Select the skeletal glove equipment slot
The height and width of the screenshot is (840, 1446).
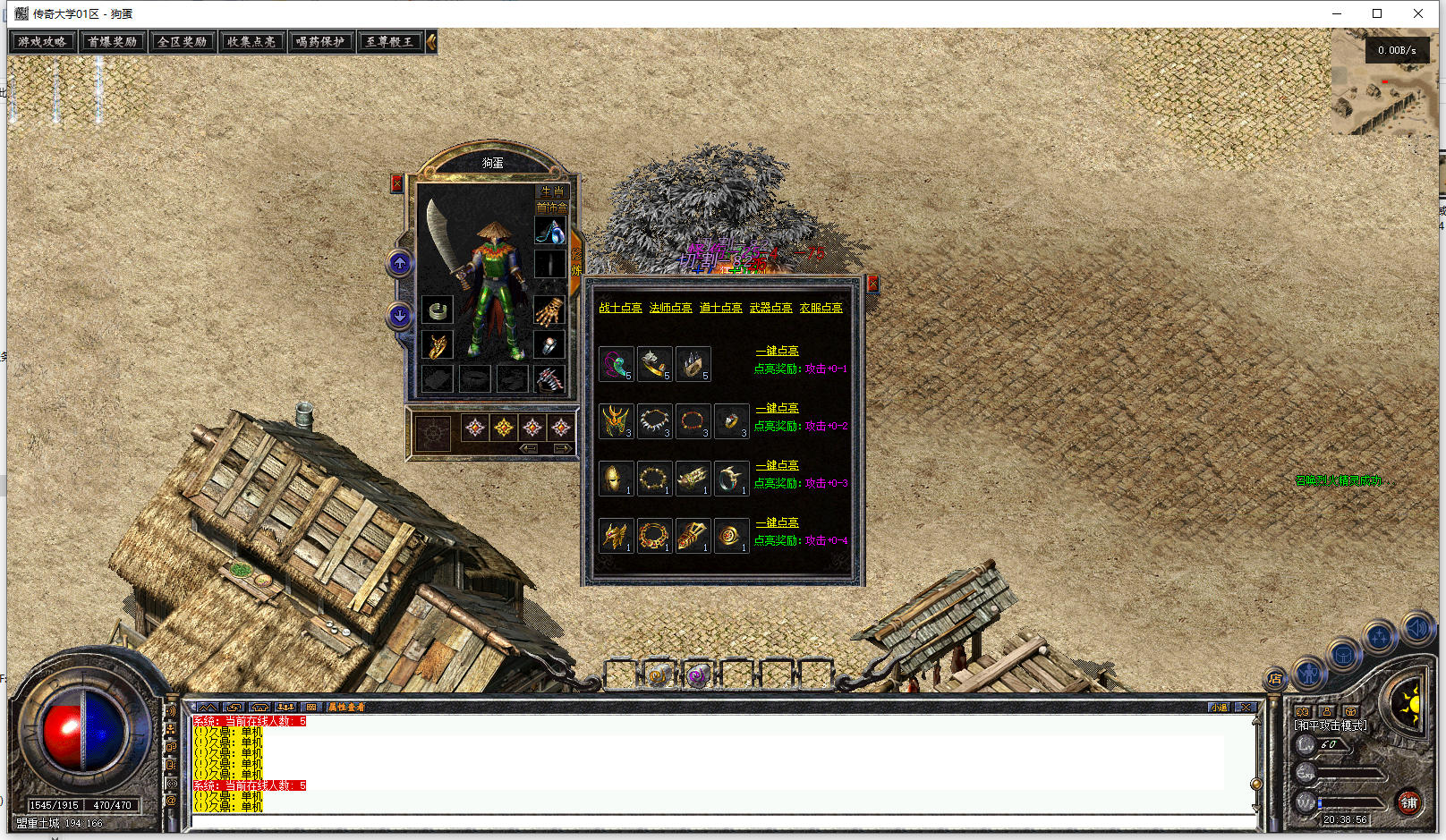pos(549,311)
